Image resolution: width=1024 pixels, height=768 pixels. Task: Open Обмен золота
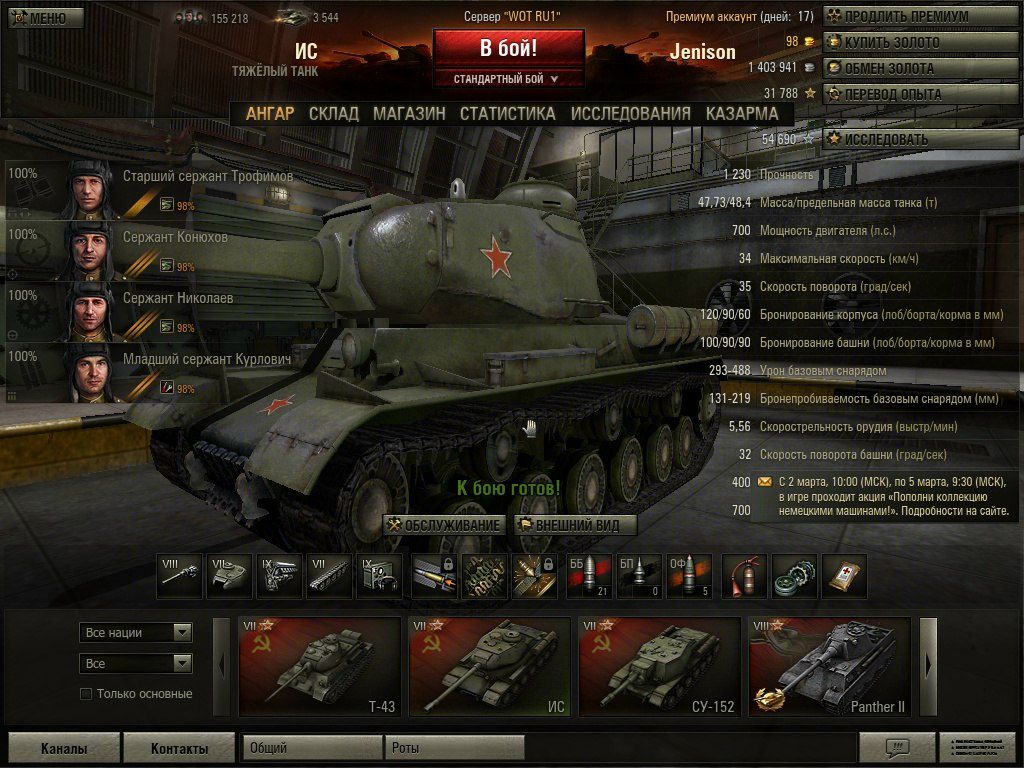click(x=905, y=68)
